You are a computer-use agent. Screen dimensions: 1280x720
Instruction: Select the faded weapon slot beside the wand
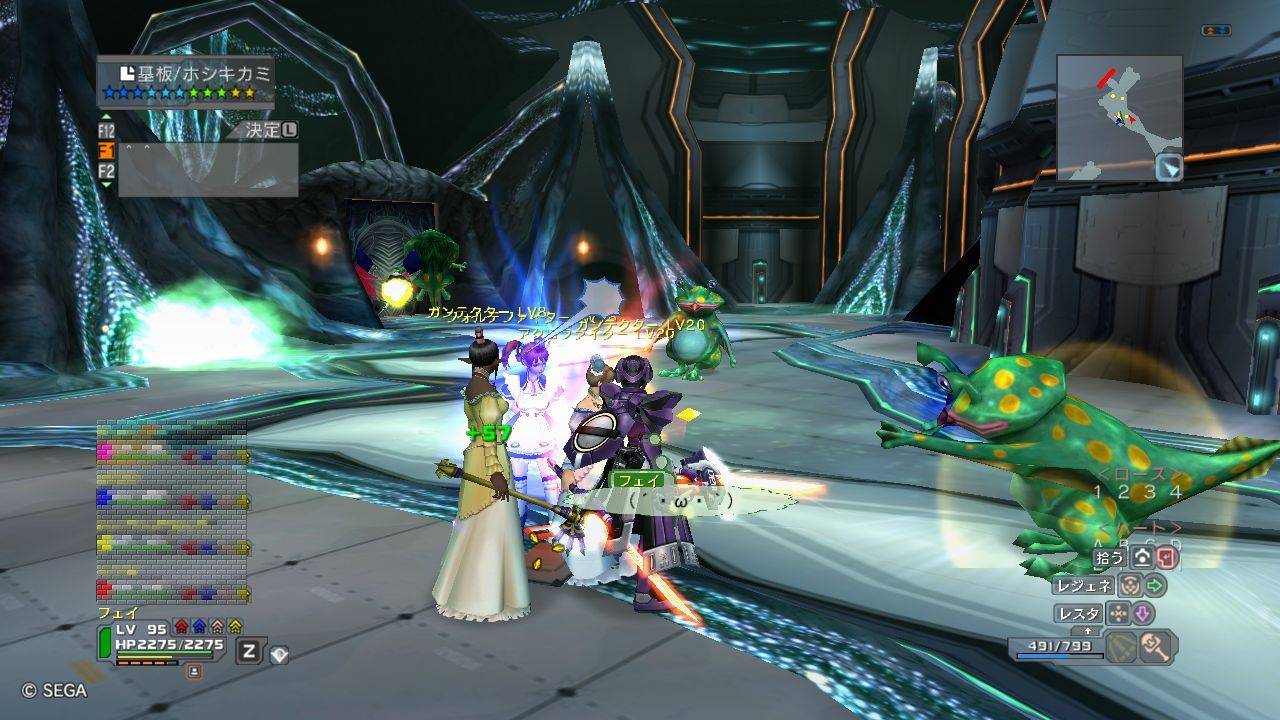click(x=1121, y=647)
